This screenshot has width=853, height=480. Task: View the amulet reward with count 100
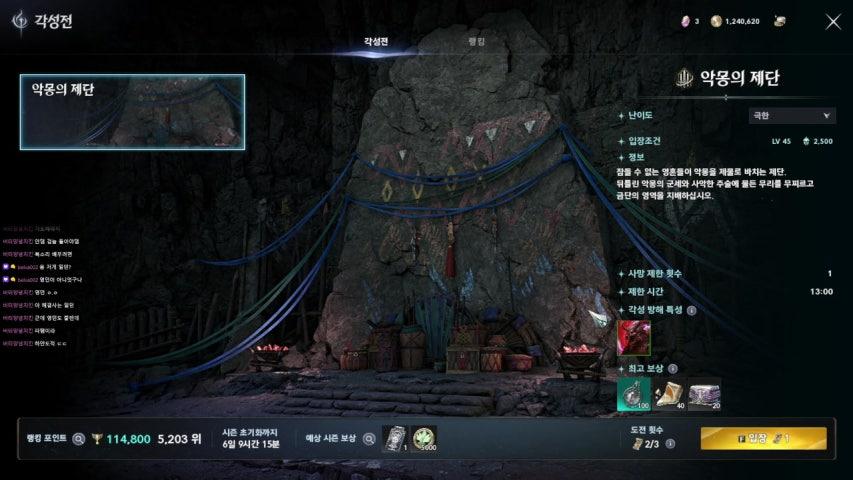tap(633, 395)
